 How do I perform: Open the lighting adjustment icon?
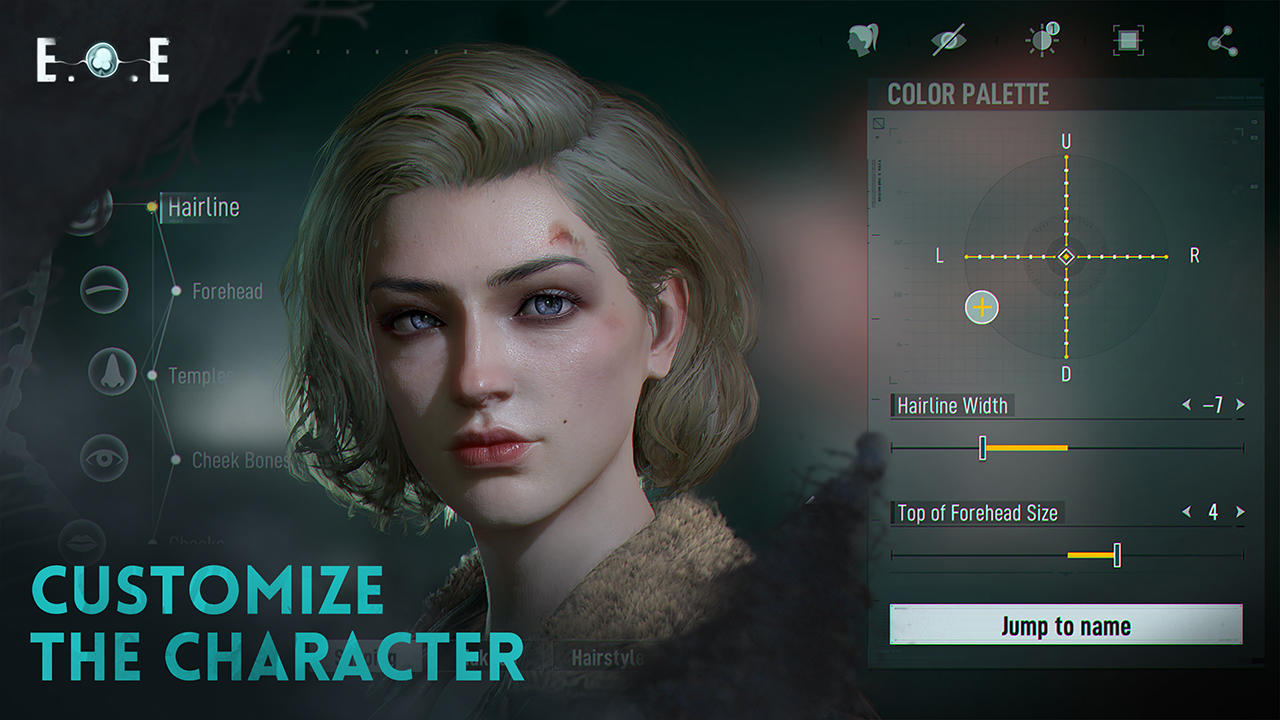point(1040,38)
